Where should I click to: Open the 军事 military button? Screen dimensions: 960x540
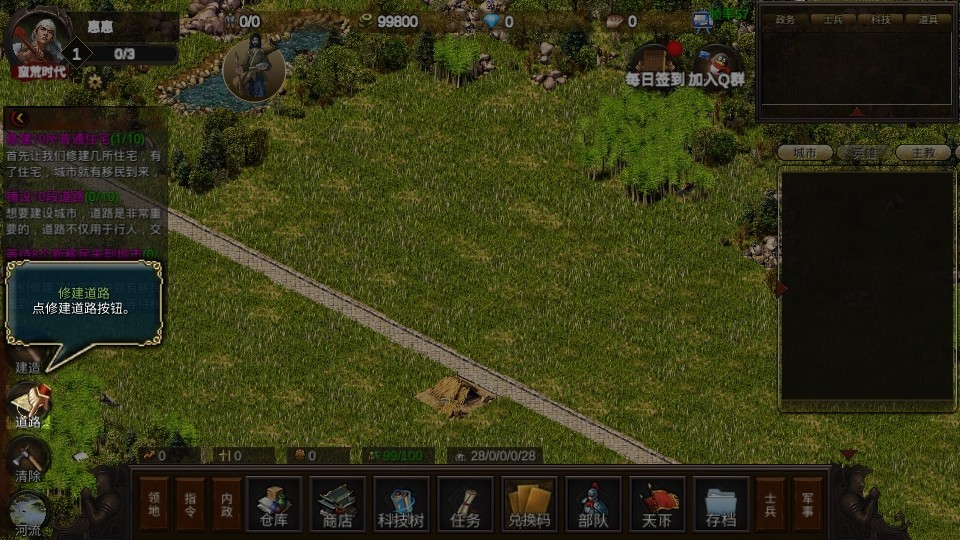(x=808, y=504)
